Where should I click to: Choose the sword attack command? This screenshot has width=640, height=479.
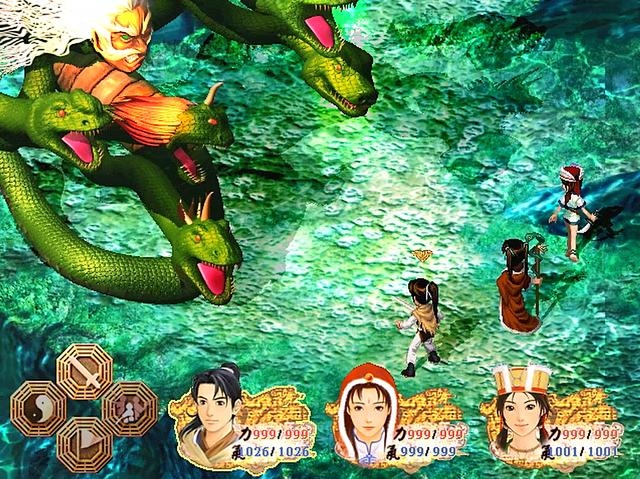(84, 373)
